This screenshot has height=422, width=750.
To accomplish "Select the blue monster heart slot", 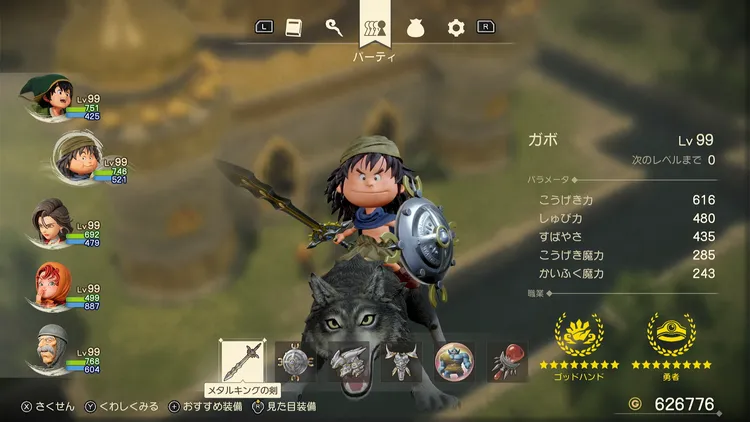I will pos(455,362).
